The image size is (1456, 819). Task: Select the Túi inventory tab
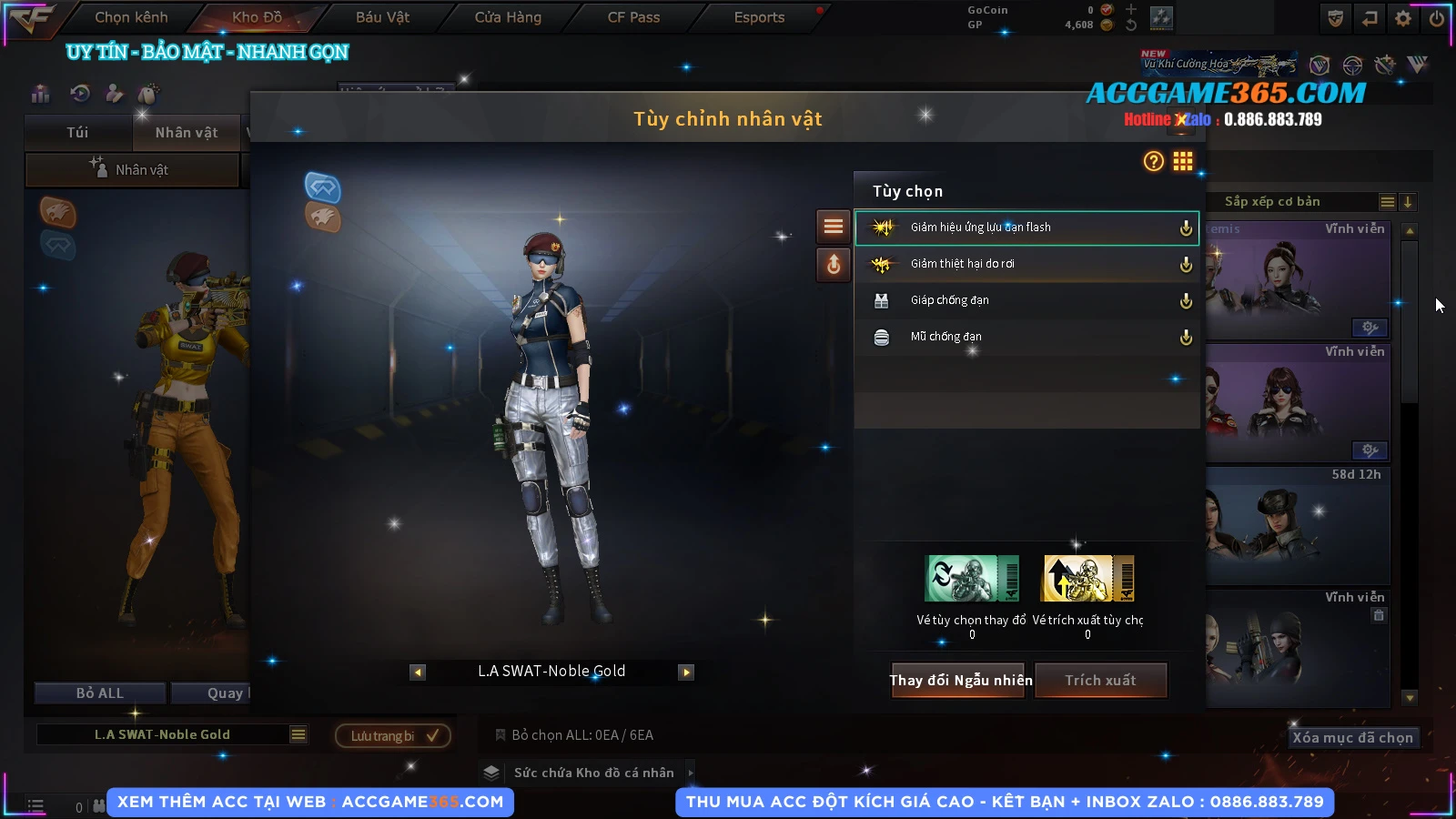tap(77, 133)
